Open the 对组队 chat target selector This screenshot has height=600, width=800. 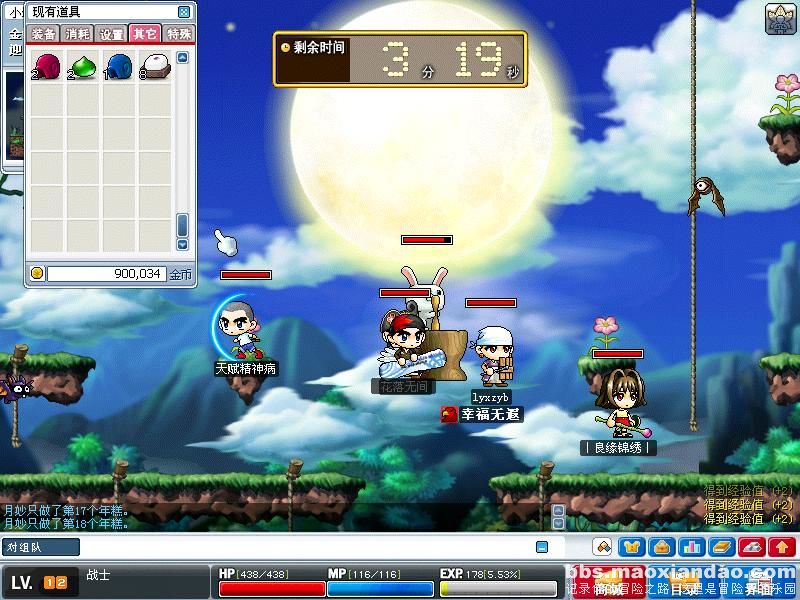[40, 547]
